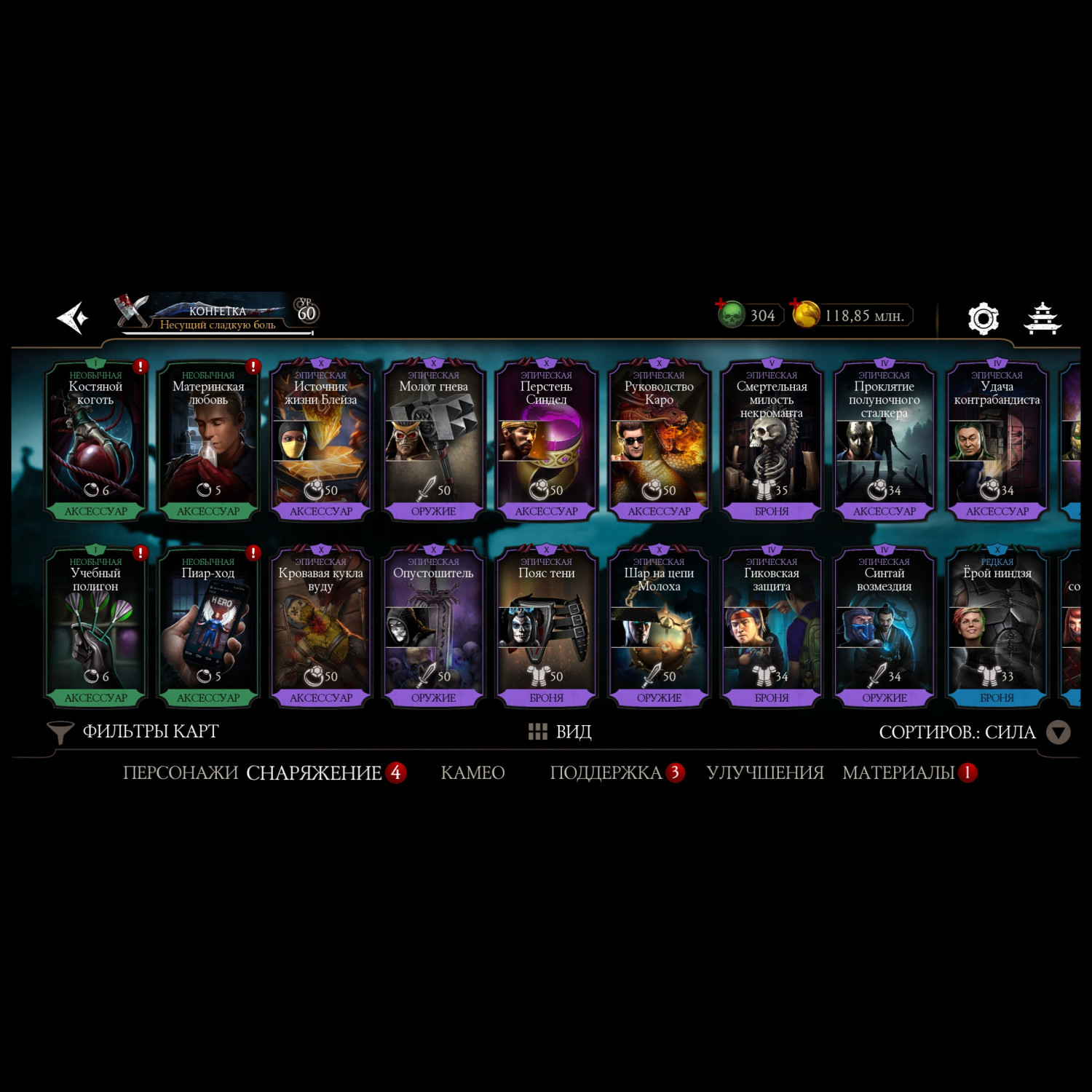Switch to the Камео tab
The width and height of the screenshot is (1092, 1092).
point(472,772)
